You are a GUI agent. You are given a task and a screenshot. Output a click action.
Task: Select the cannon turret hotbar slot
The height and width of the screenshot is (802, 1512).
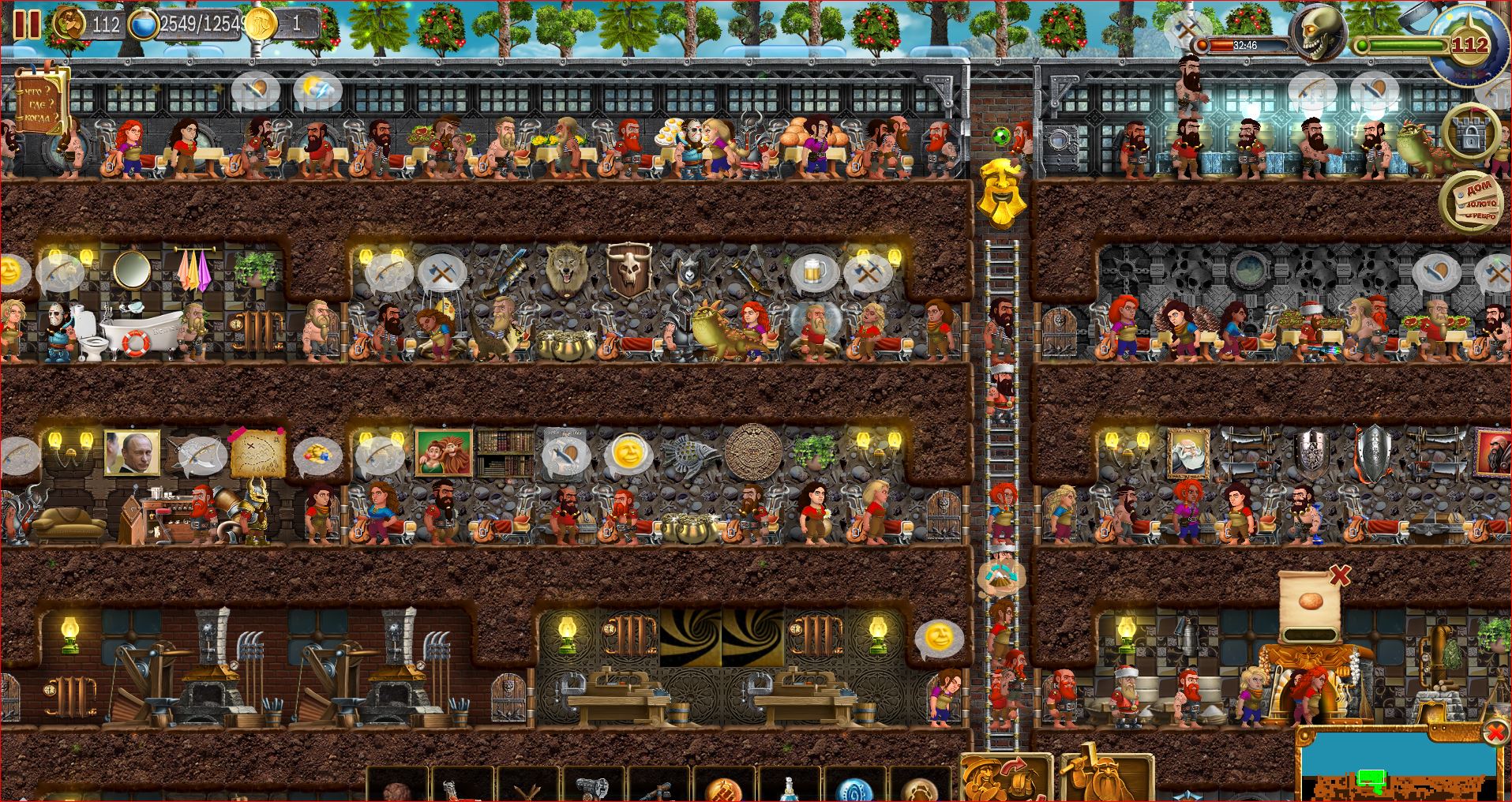click(594, 785)
